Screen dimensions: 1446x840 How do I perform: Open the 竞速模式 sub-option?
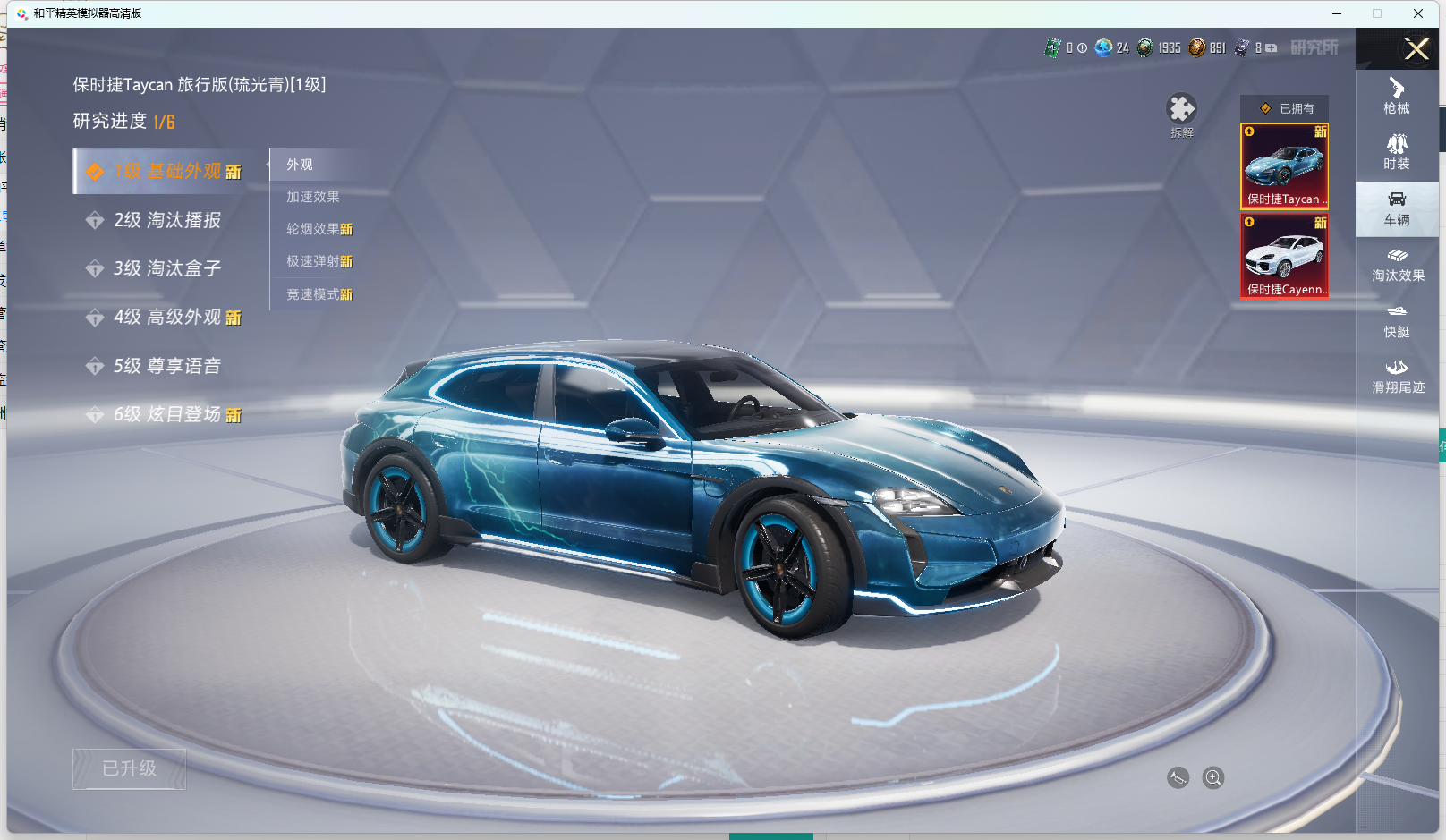pyautogui.click(x=319, y=294)
